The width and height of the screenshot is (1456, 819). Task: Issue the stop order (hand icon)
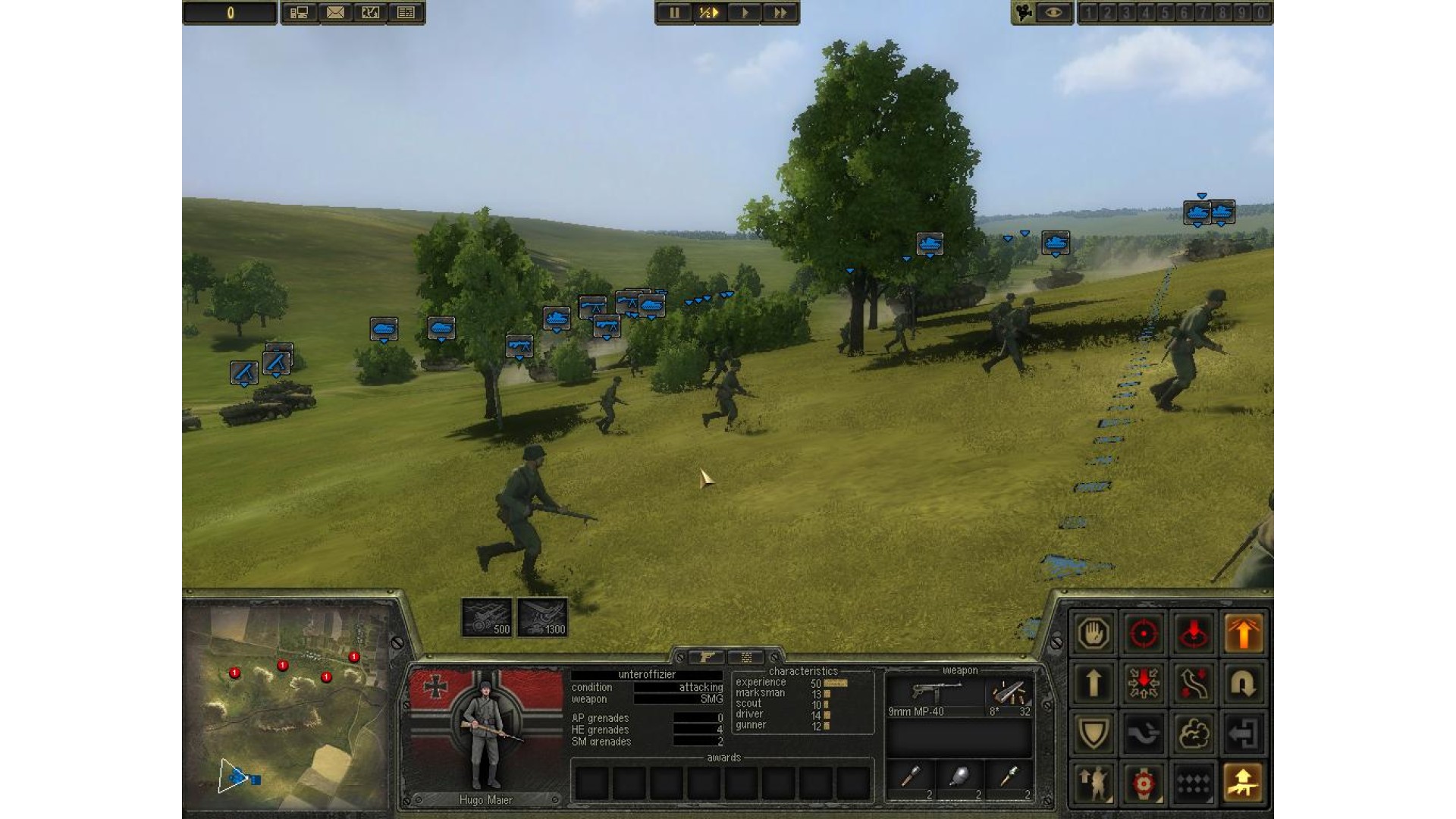tap(1094, 633)
